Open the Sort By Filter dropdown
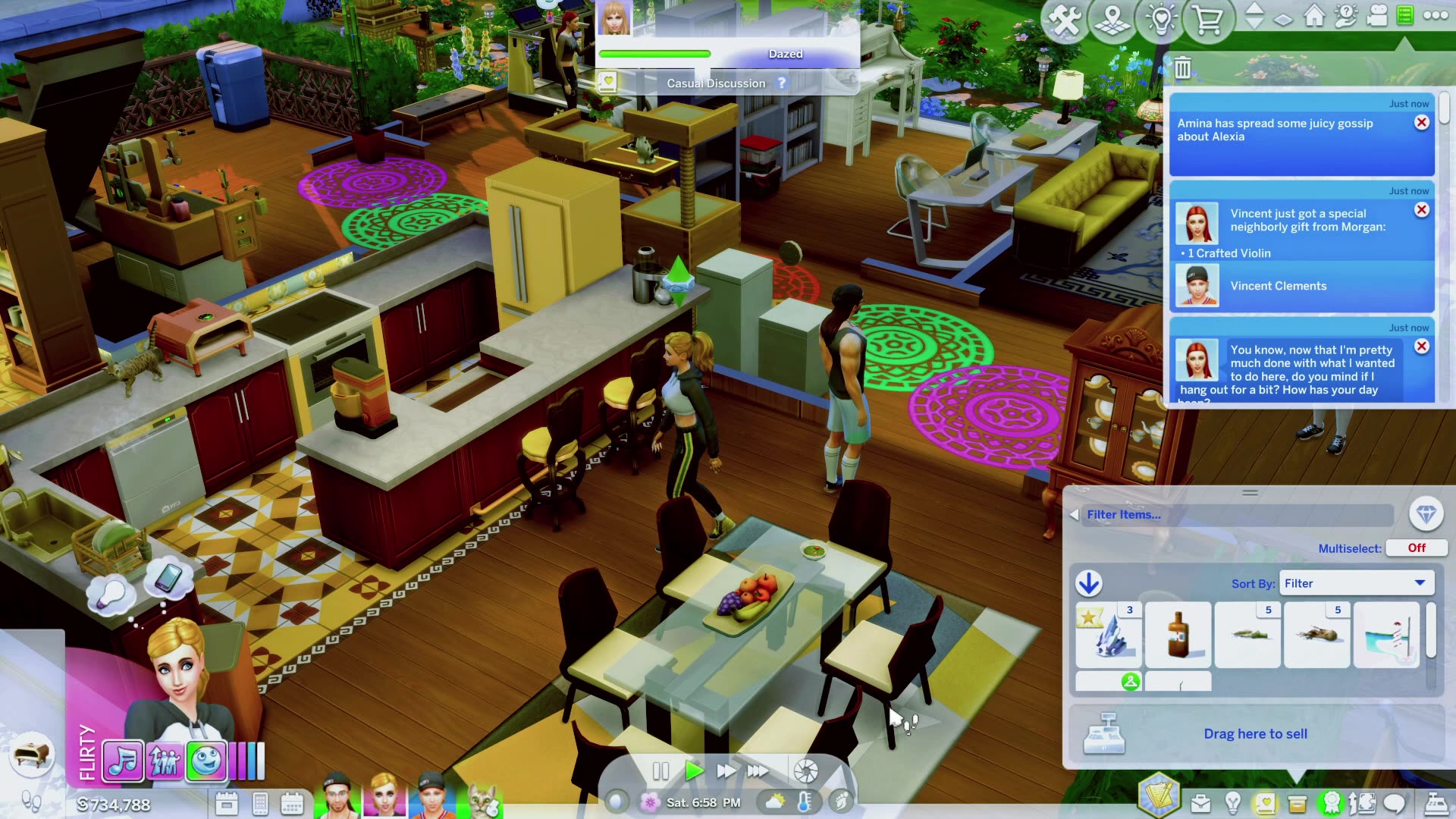1456x819 pixels. click(1356, 582)
